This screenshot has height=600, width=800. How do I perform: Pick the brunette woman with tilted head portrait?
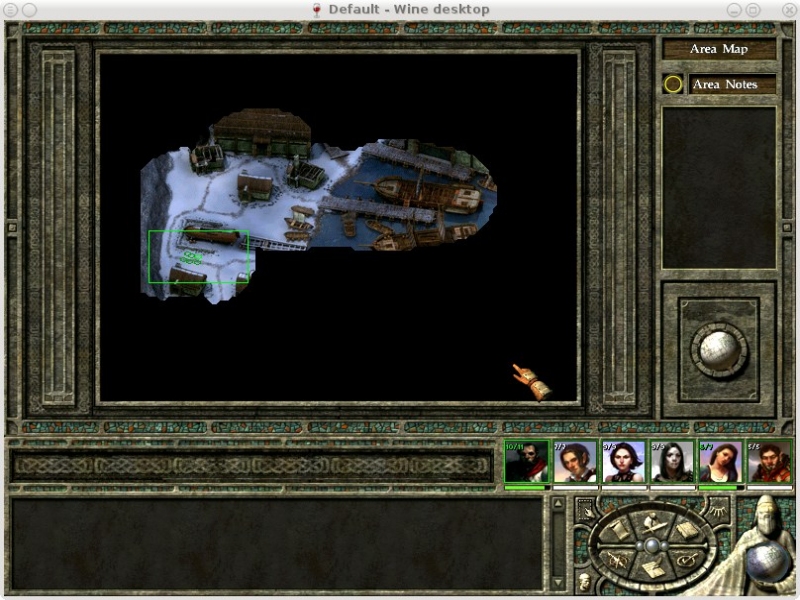[x=720, y=464]
